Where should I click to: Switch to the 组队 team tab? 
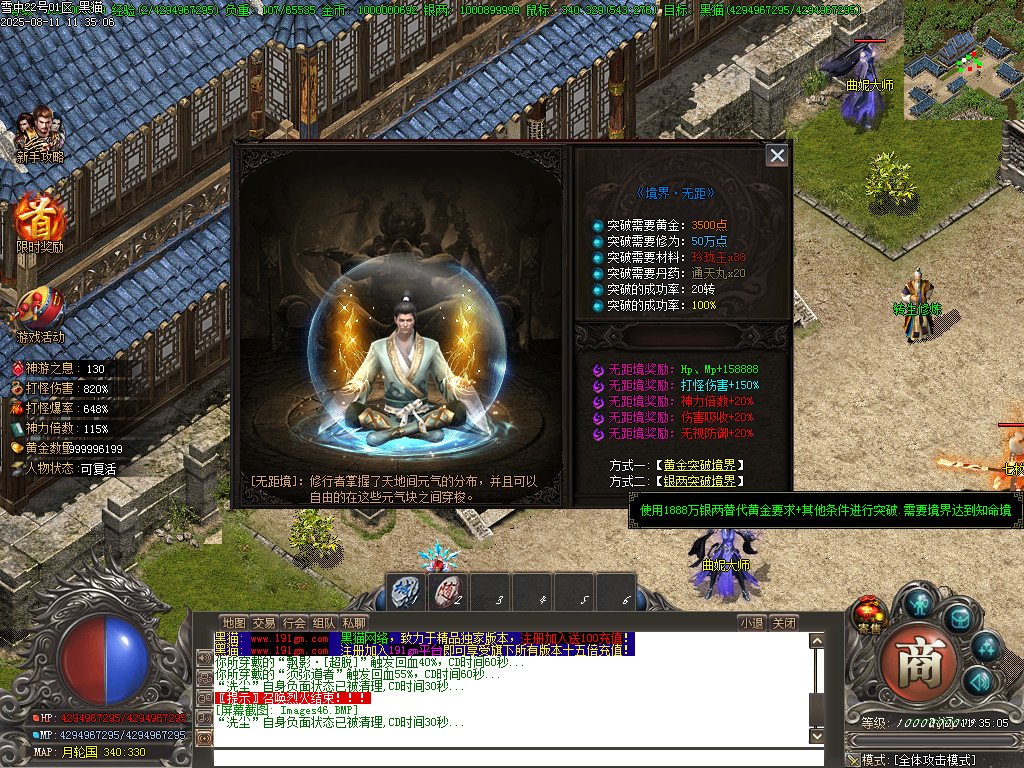click(323, 622)
